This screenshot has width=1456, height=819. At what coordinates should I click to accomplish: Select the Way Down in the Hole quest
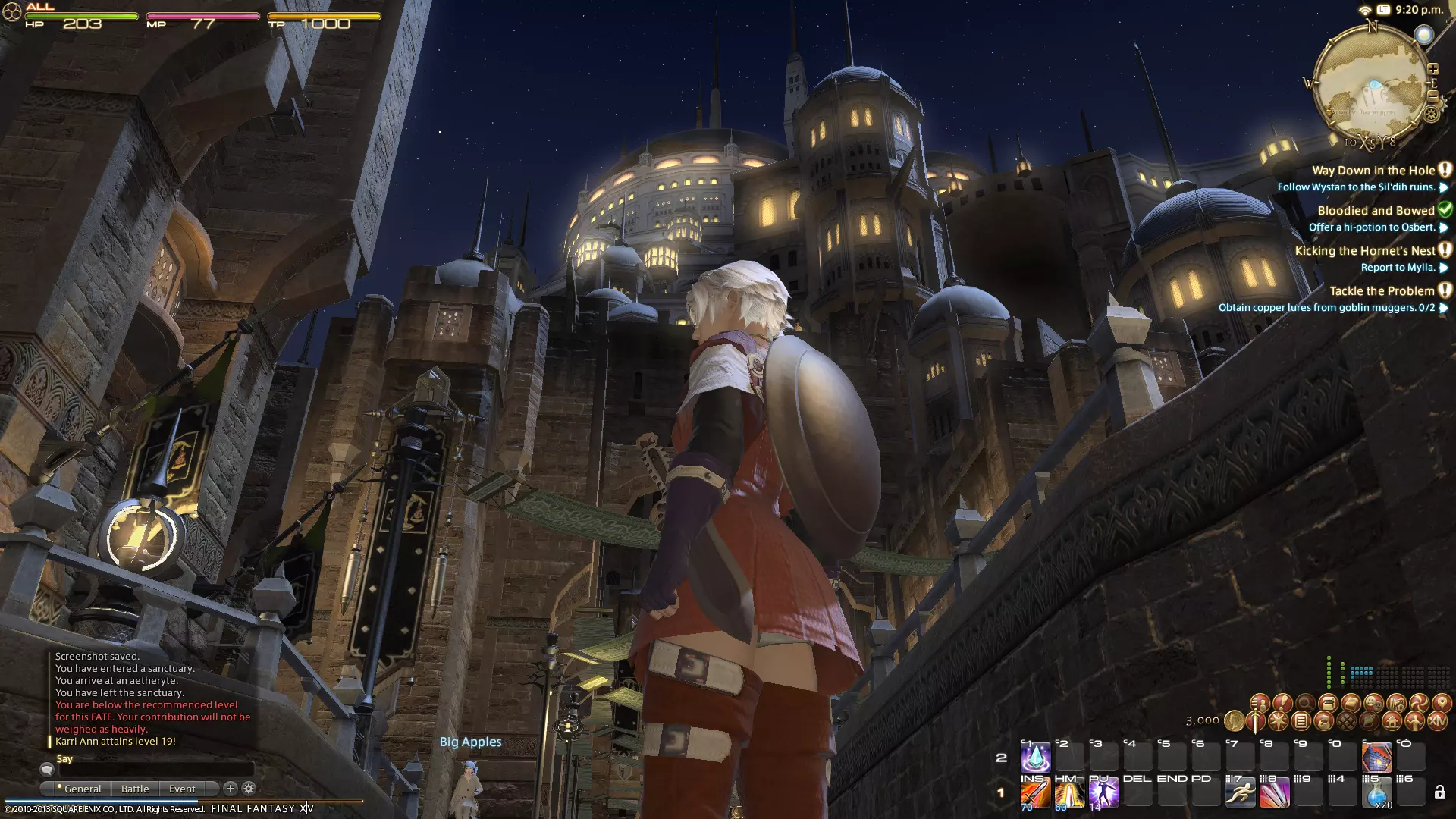(1373, 171)
